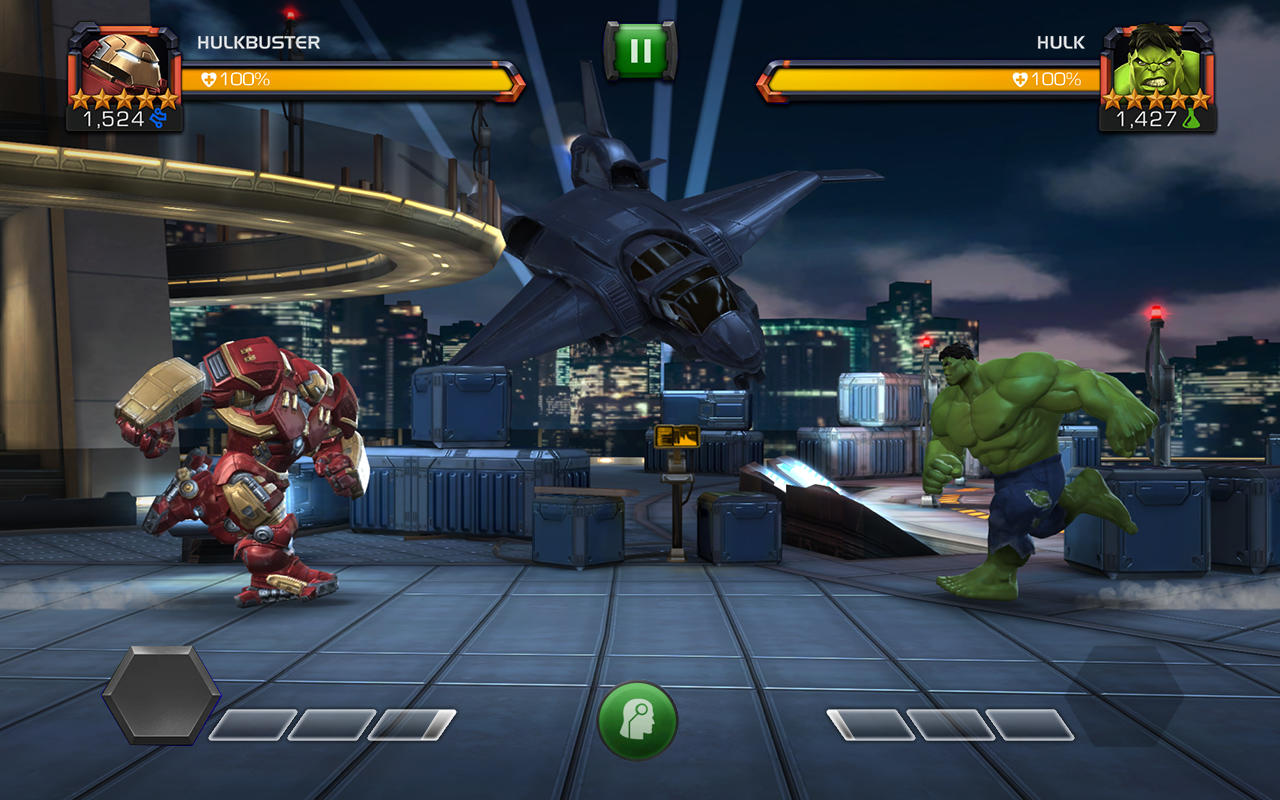Tap the middle star on Hulkbuster's portrait frame

[x=124, y=99]
